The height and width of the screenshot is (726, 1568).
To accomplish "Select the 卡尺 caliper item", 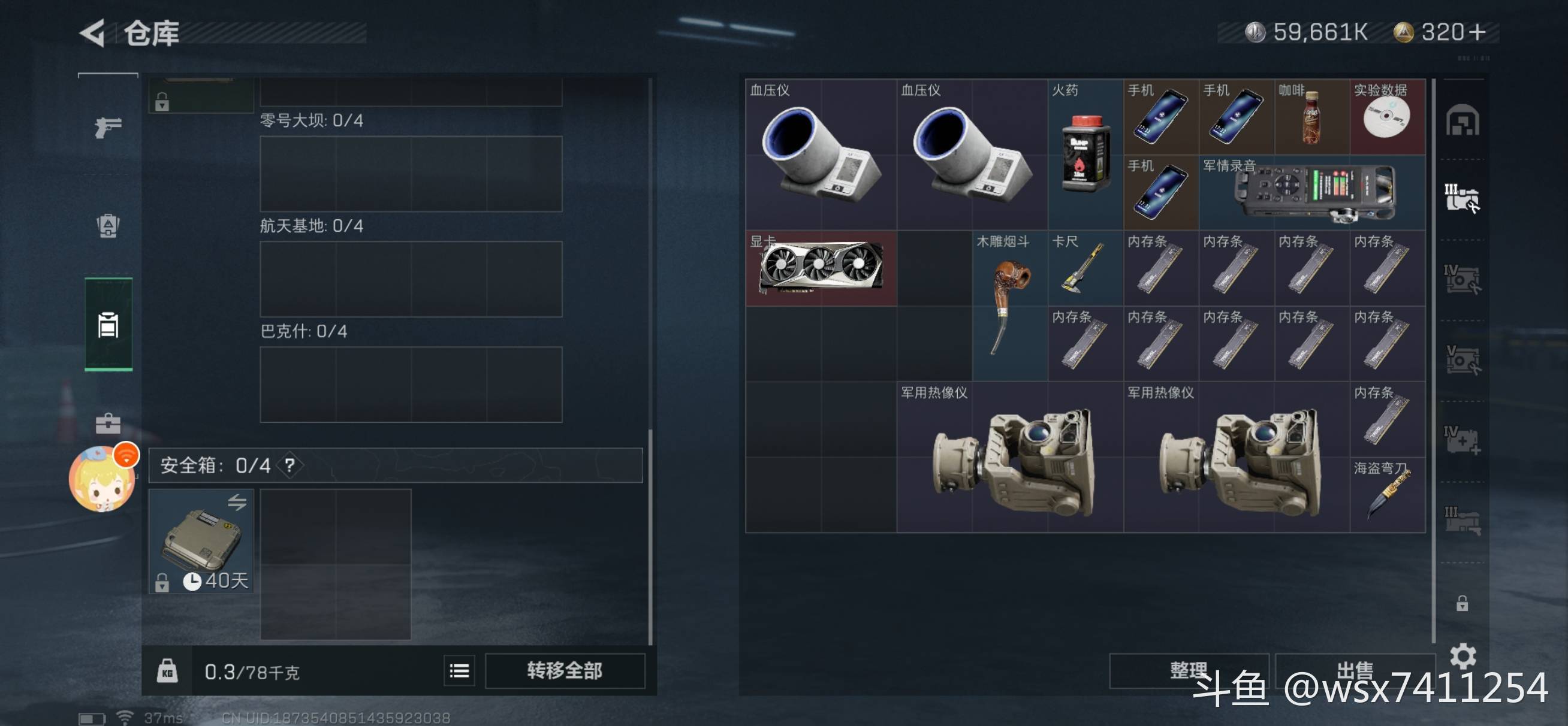I will 1085,268.
